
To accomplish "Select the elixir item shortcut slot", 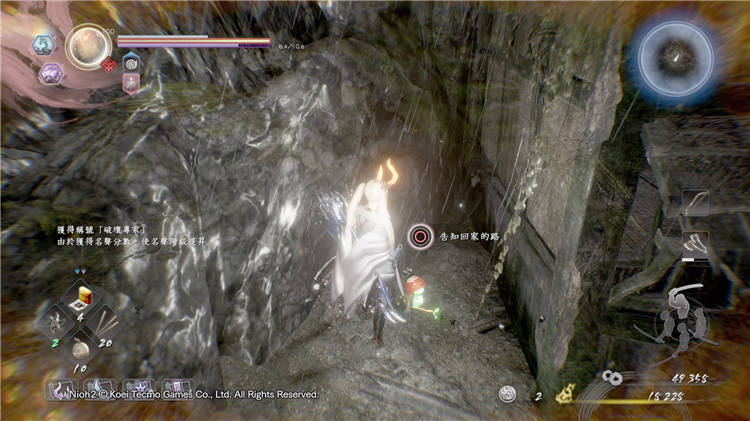I will [x=84, y=296].
